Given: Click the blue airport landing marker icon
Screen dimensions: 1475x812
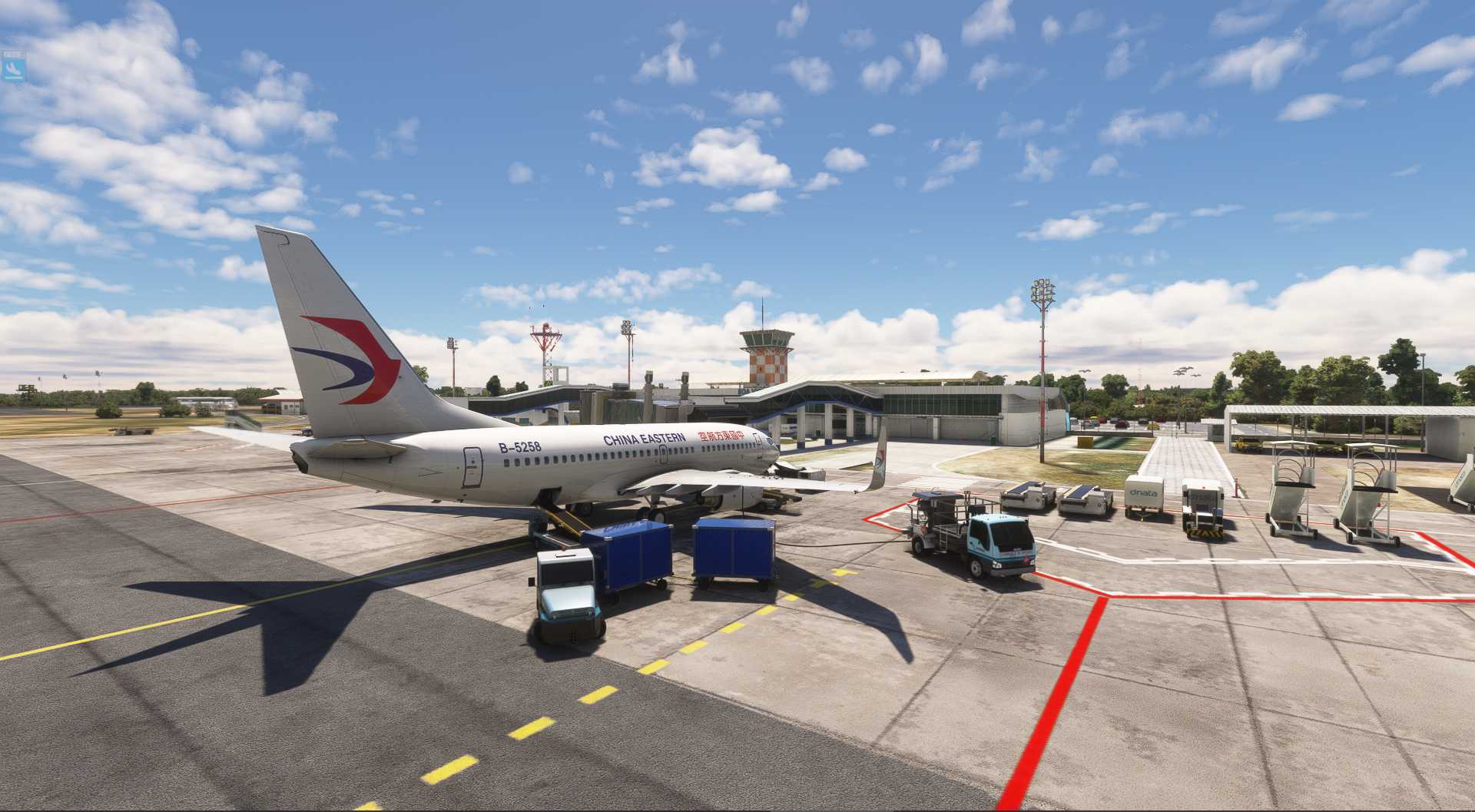Looking at the screenshot, I should tap(12, 69).
